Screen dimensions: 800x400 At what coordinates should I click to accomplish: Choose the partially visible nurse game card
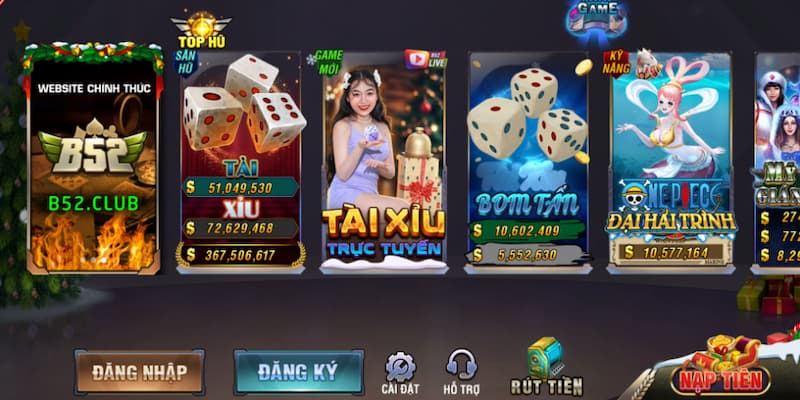[777, 160]
